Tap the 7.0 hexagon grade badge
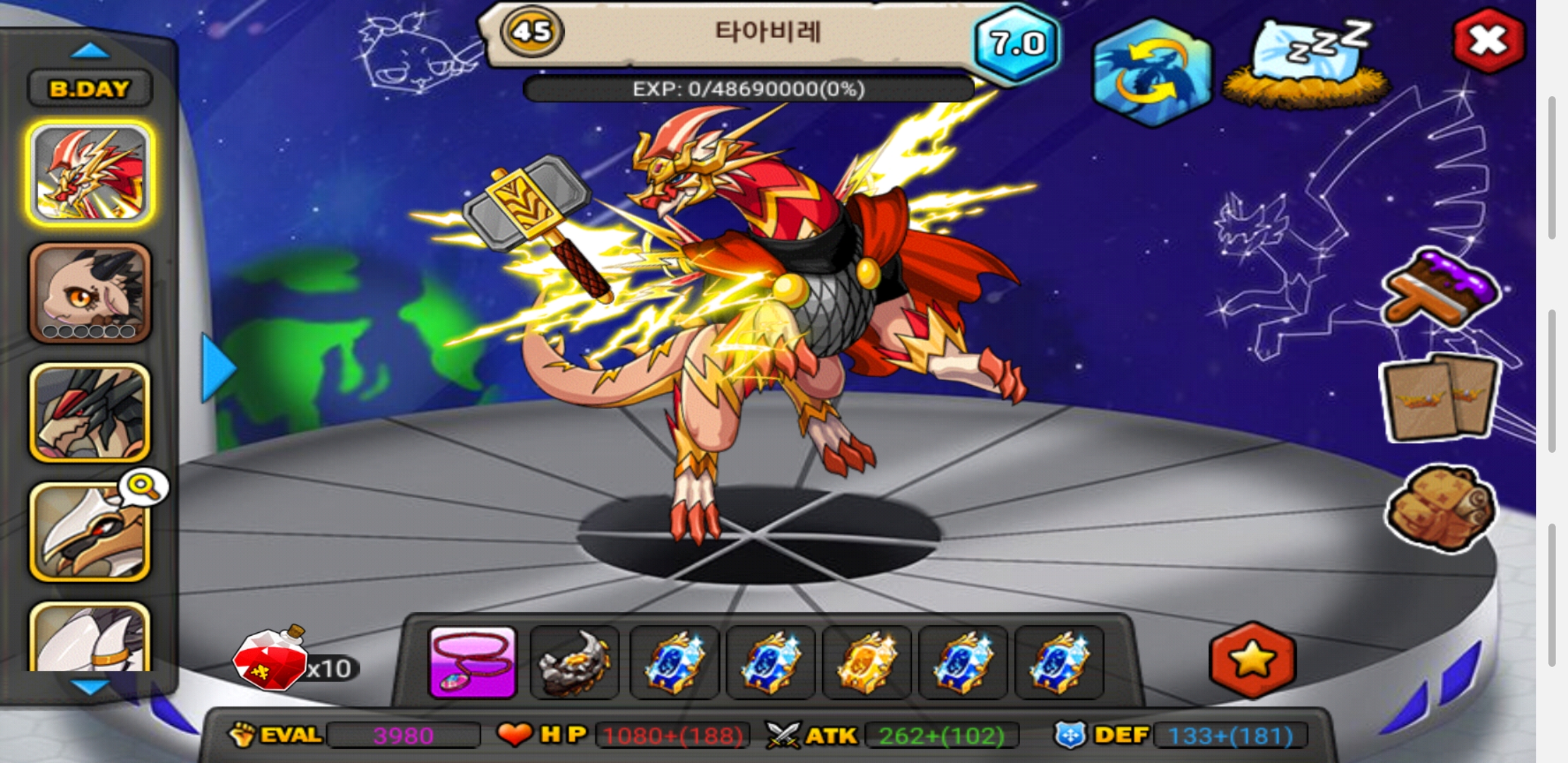The height and width of the screenshot is (763, 1568). [1016, 44]
